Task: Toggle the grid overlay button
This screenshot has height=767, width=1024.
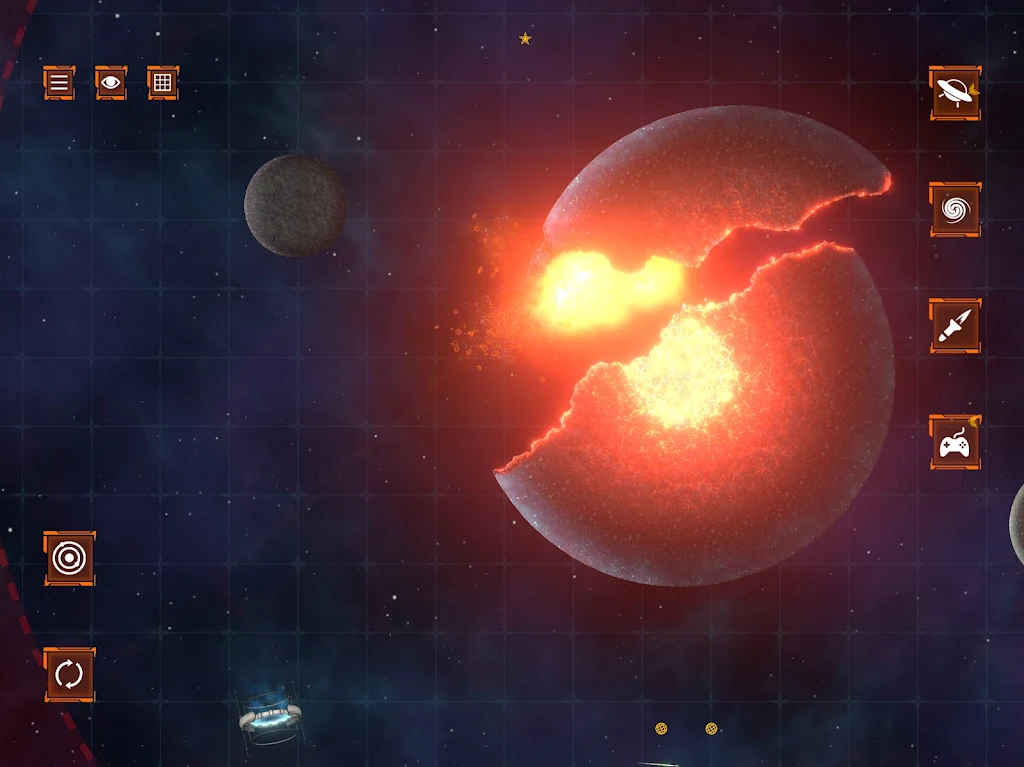Action: (x=163, y=83)
